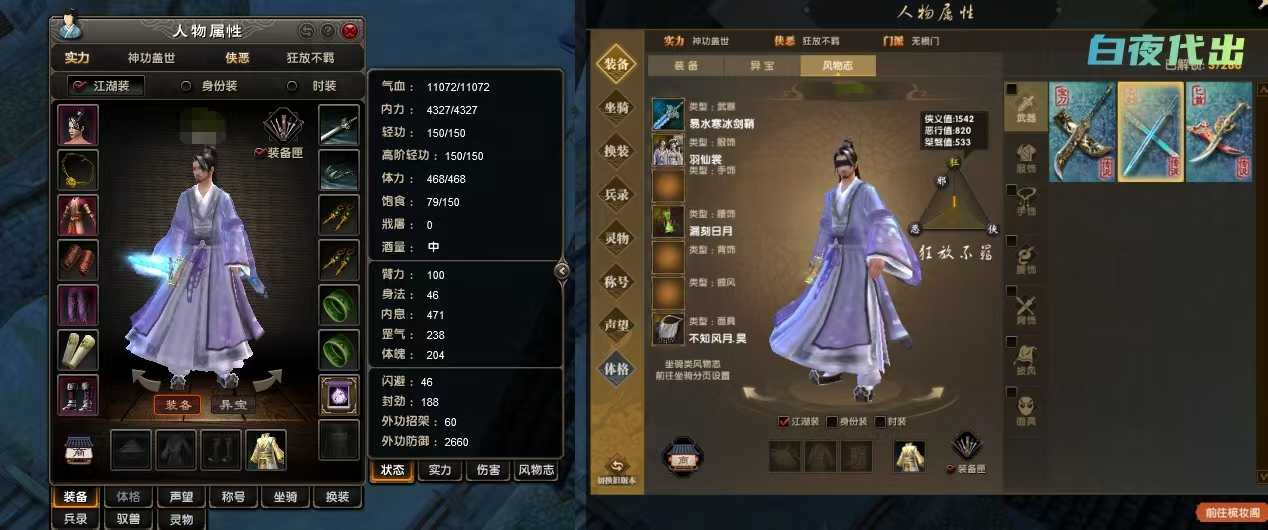Tick the 身份装 checkbox under the right character
This screenshot has height=530, width=1268.
[x=833, y=421]
